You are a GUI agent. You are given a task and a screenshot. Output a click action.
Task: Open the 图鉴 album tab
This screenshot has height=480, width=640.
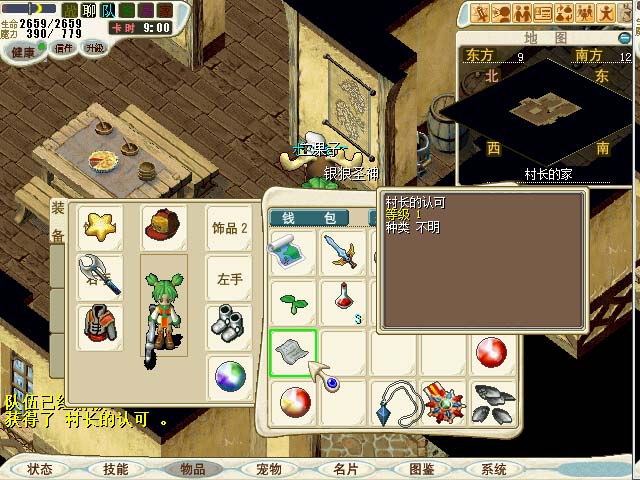pyautogui.click(x=421, y=469)
